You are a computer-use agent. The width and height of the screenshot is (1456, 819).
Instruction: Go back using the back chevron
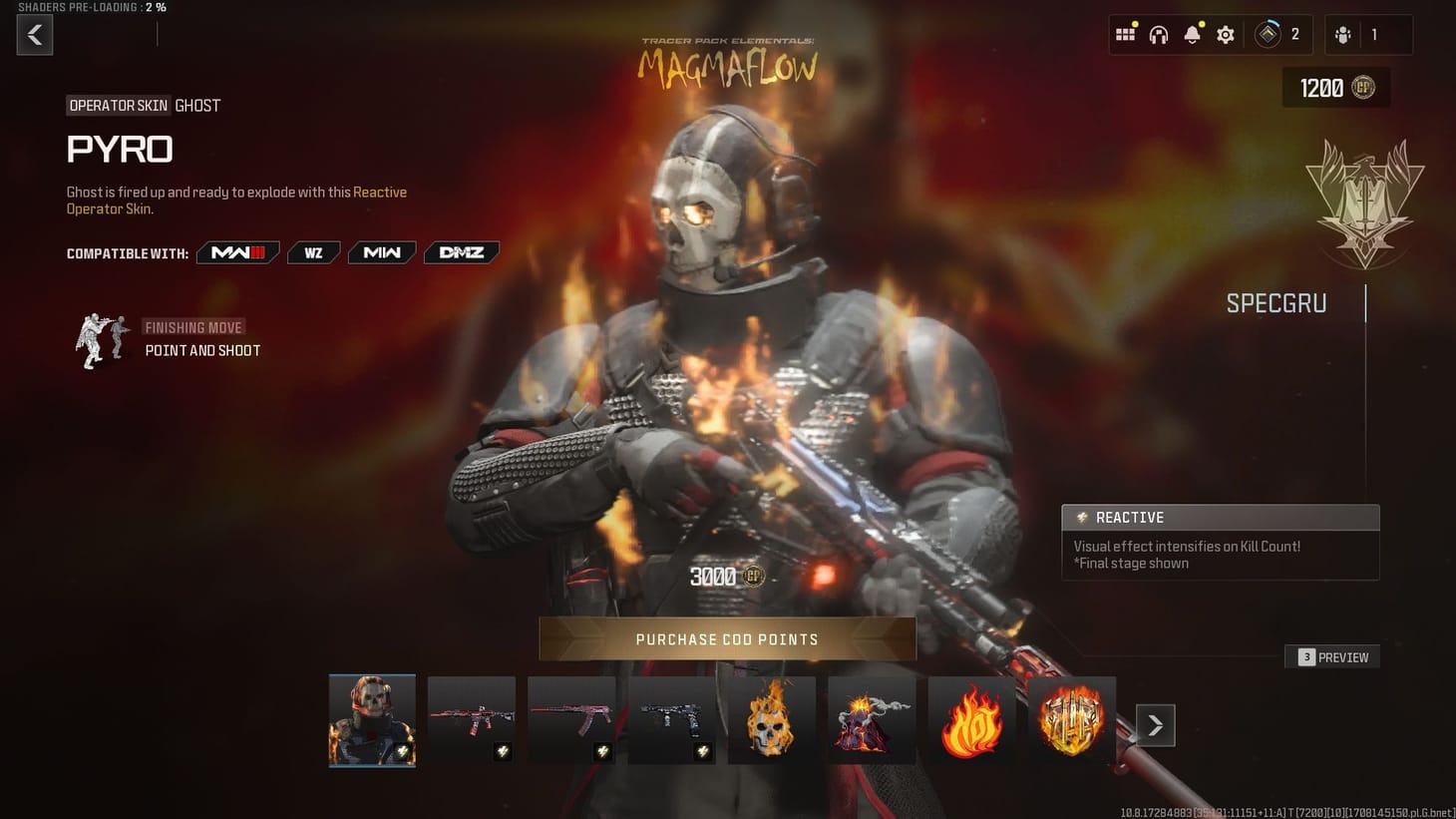click(x=34, y=34)
